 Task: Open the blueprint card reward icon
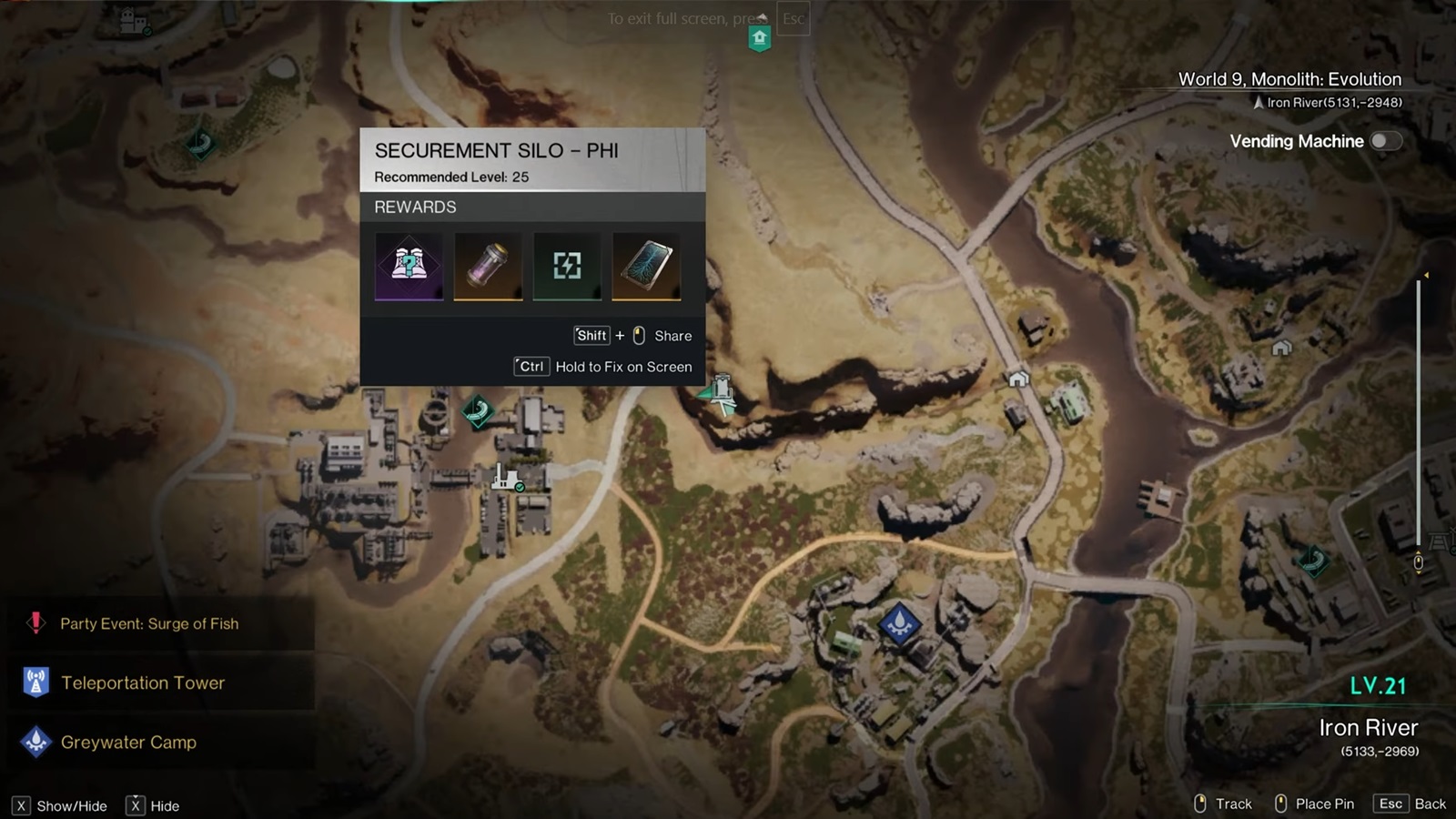[645, 266]
